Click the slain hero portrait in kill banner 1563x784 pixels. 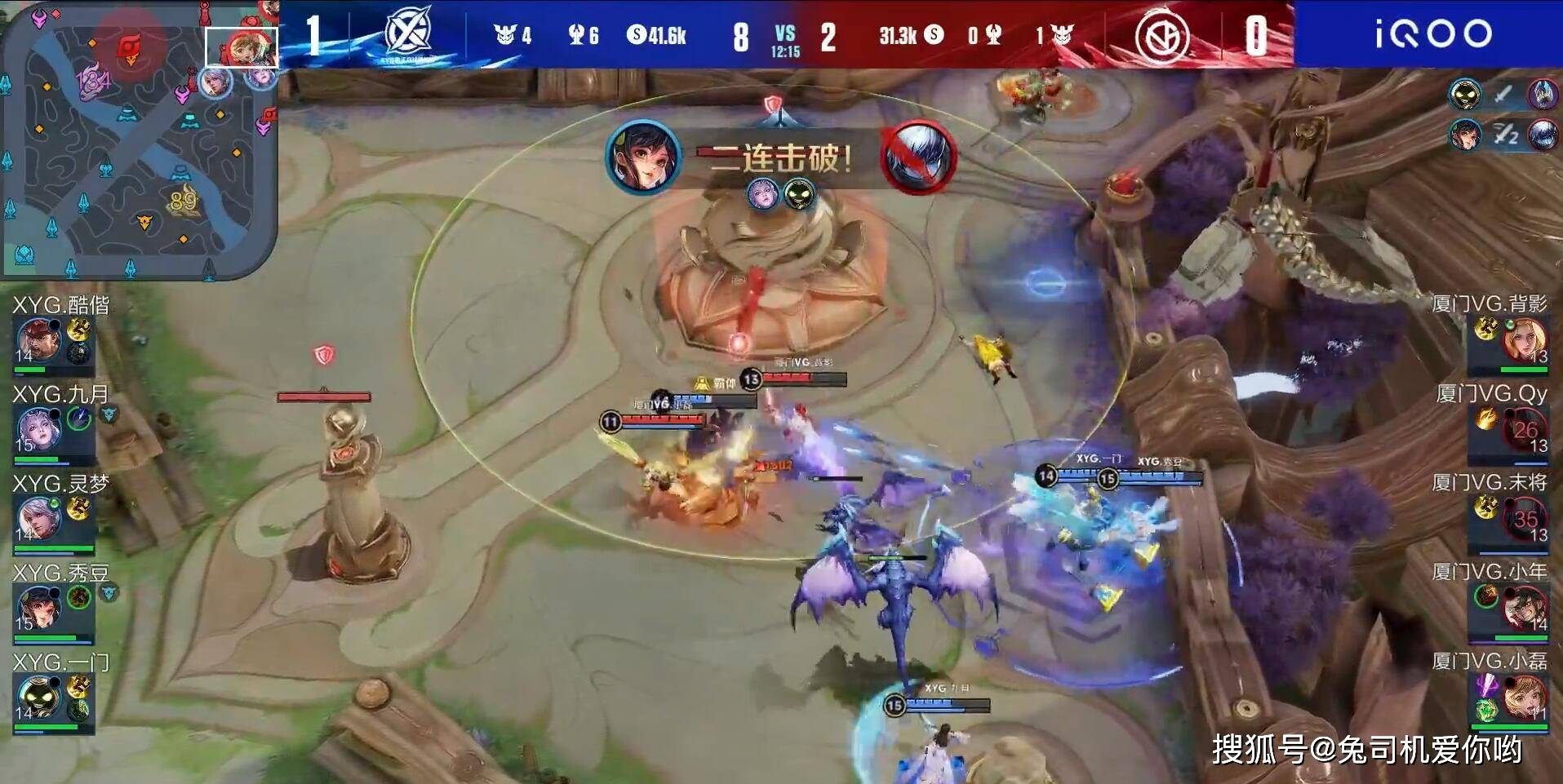tap(919, 157)
